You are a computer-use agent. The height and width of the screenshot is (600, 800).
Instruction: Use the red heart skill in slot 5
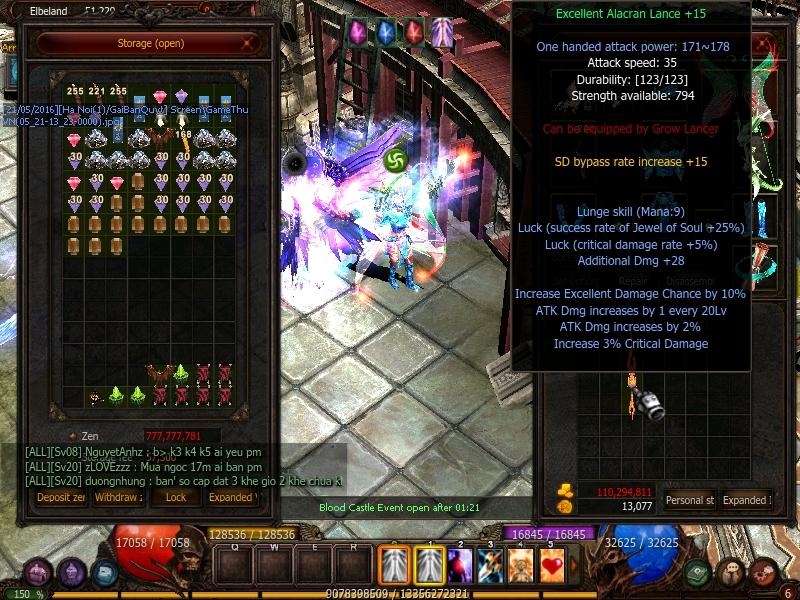(551, 567)
